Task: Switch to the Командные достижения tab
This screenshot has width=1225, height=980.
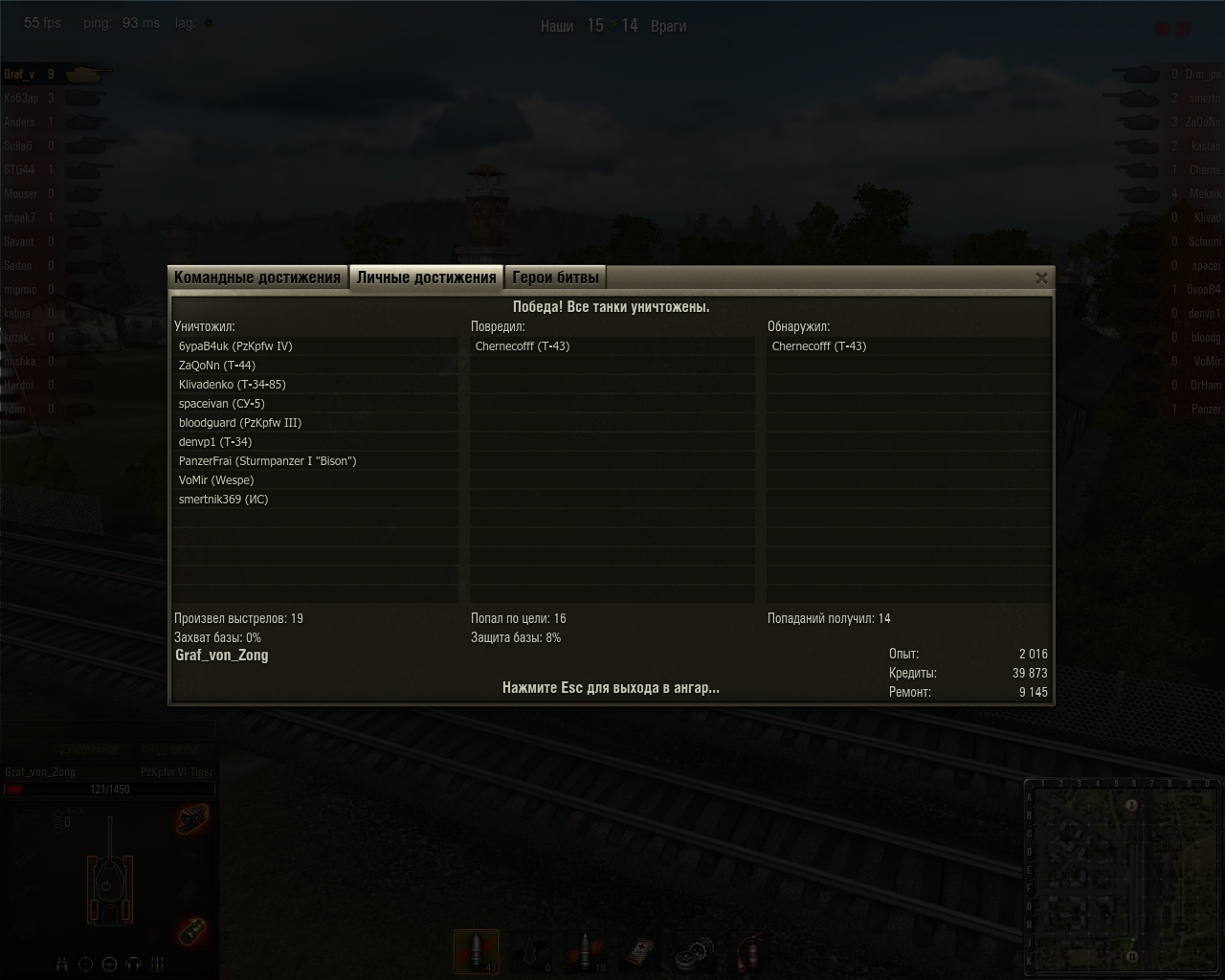Action: [257, 278]
